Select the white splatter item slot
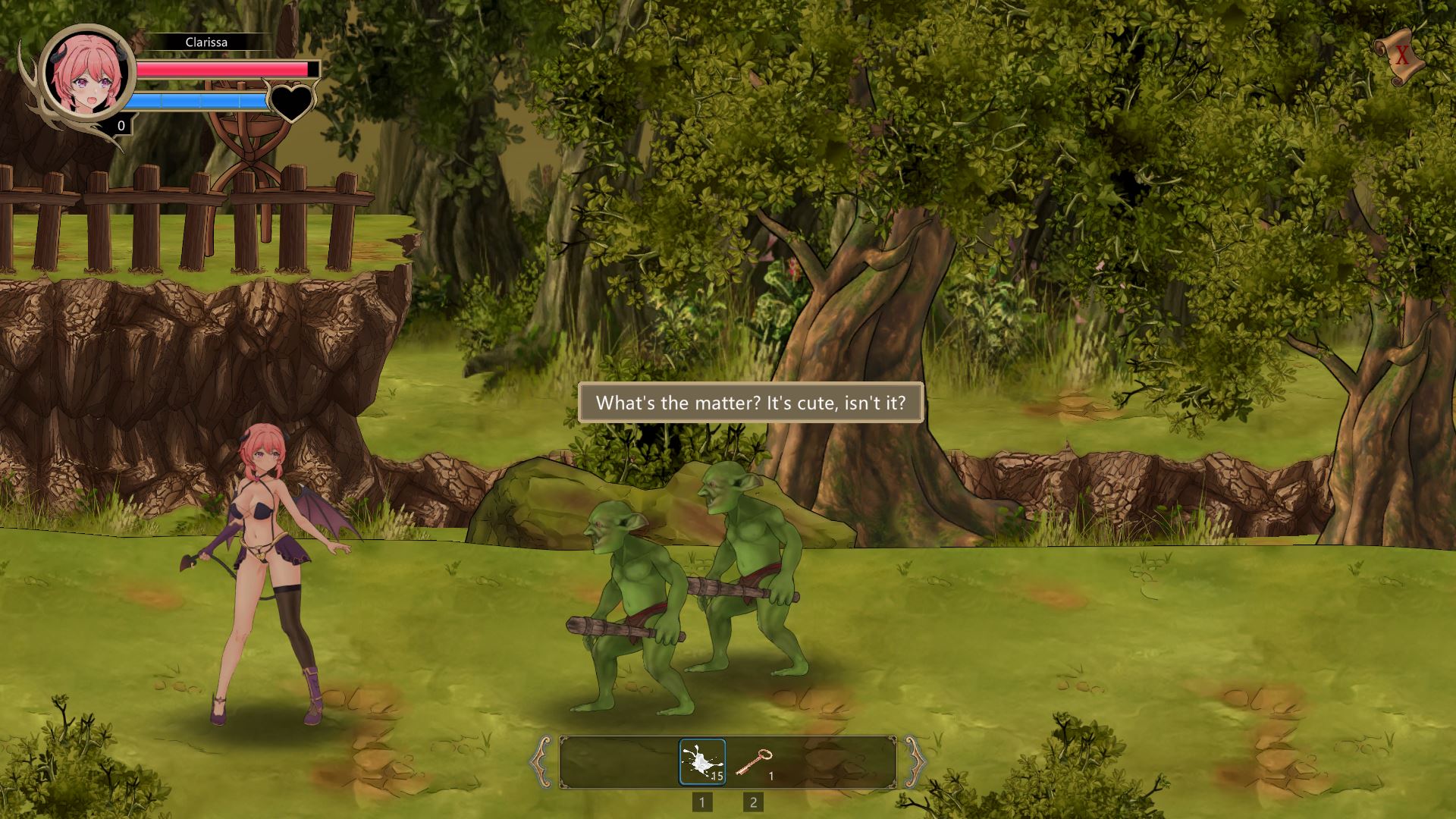Screen dimensions: 1456x819 coord(701,761)
